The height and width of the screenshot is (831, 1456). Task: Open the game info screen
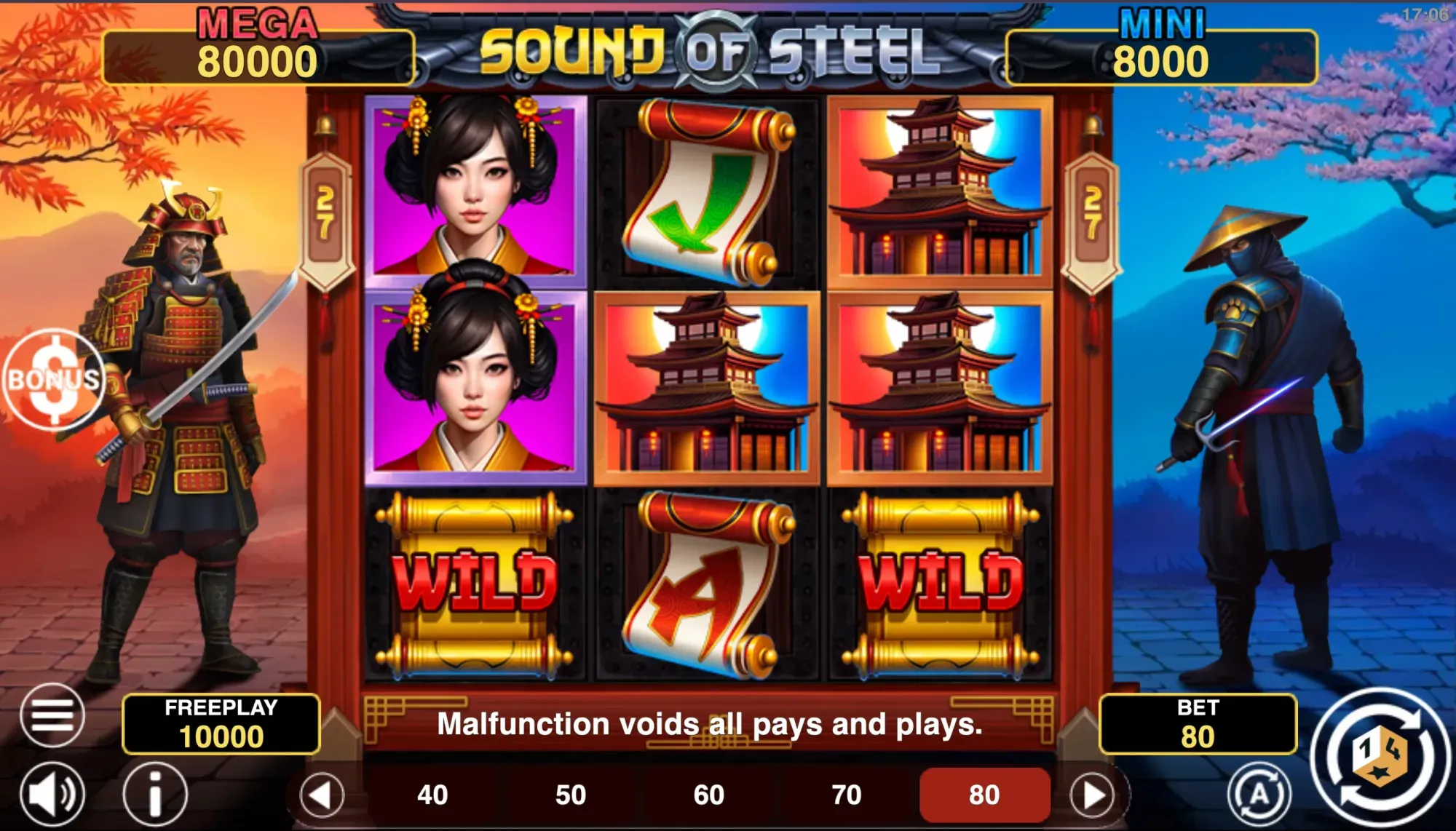[153, 795]
